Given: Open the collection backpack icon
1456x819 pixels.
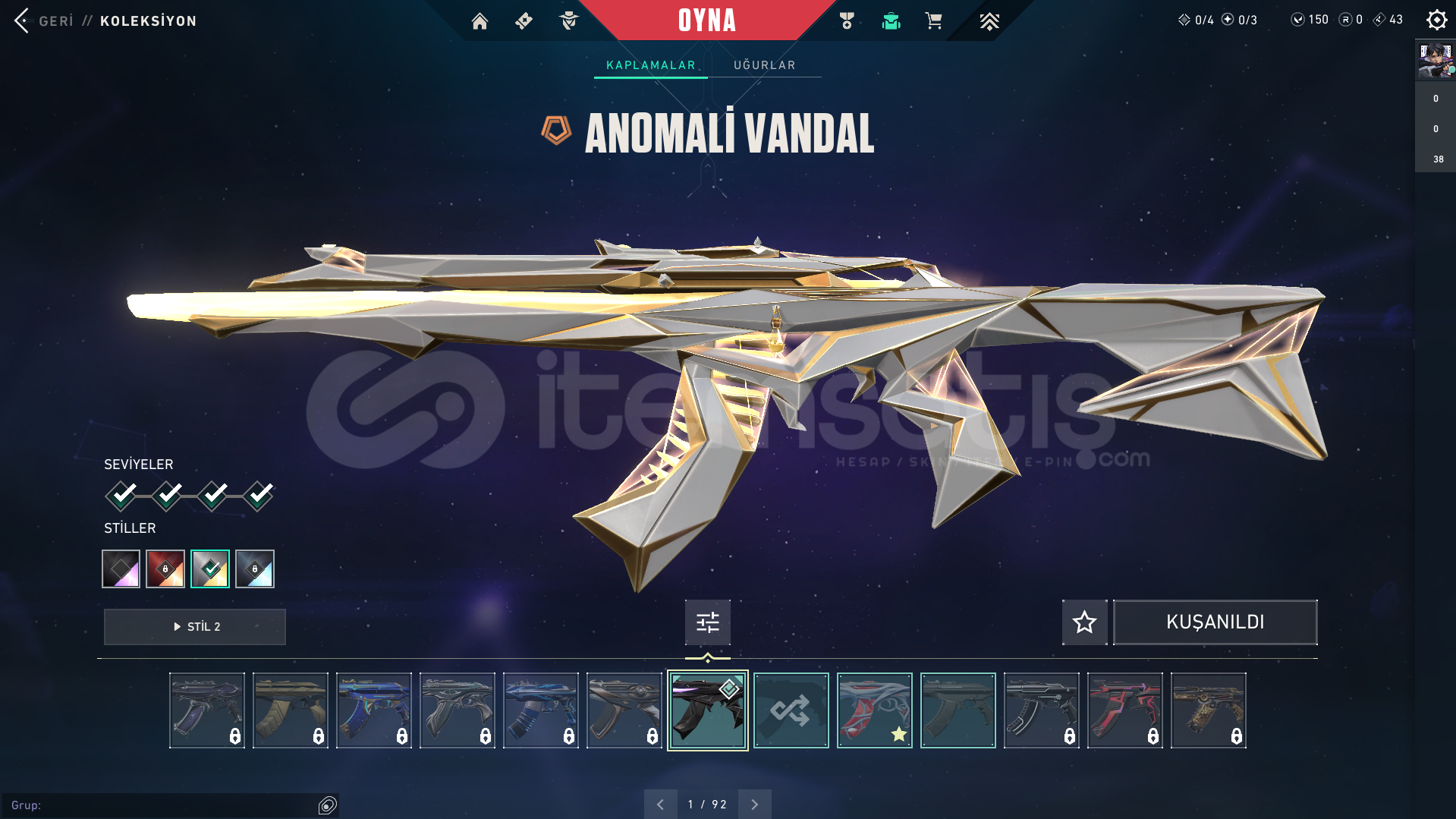Looking at the screenshot, I should 892,21.
